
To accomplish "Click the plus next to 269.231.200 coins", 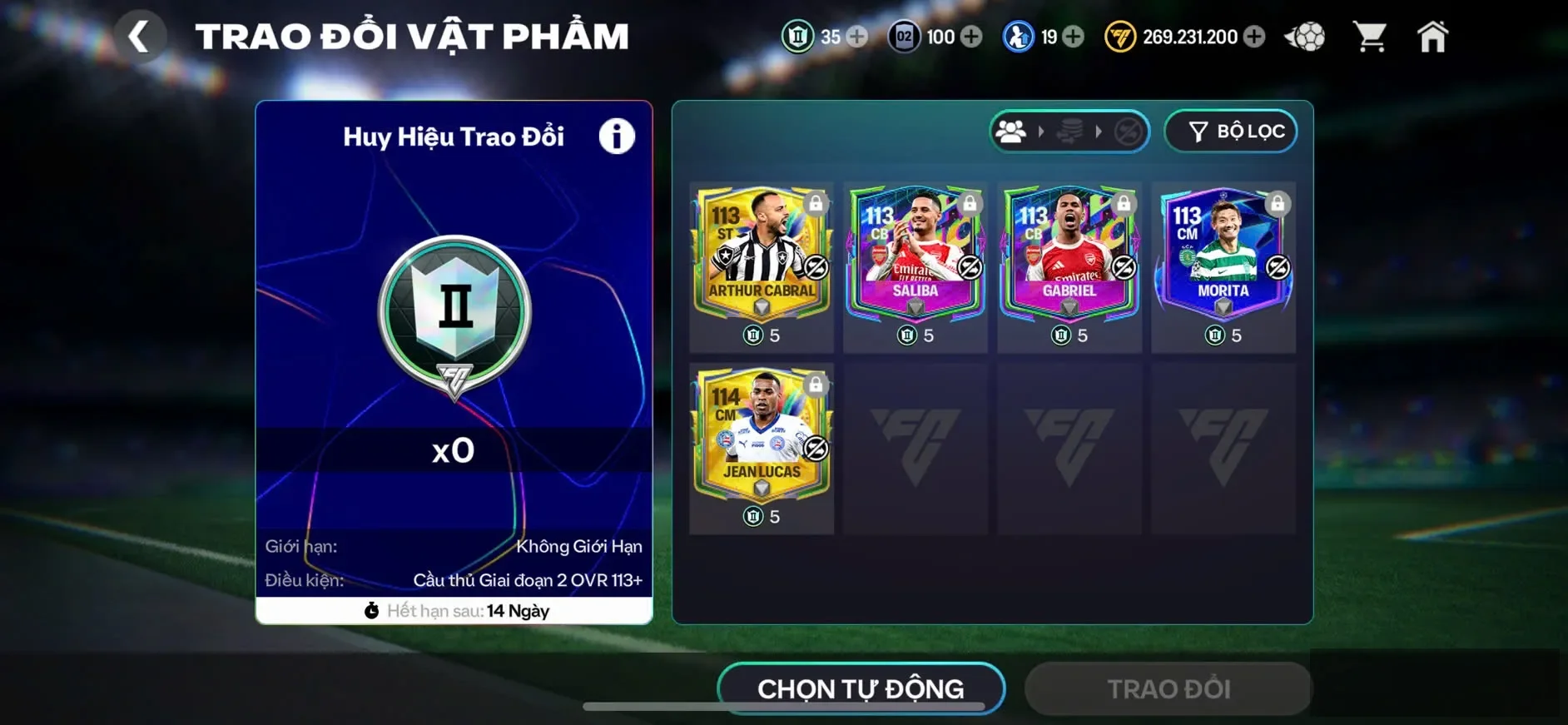I will (1253, 37).
